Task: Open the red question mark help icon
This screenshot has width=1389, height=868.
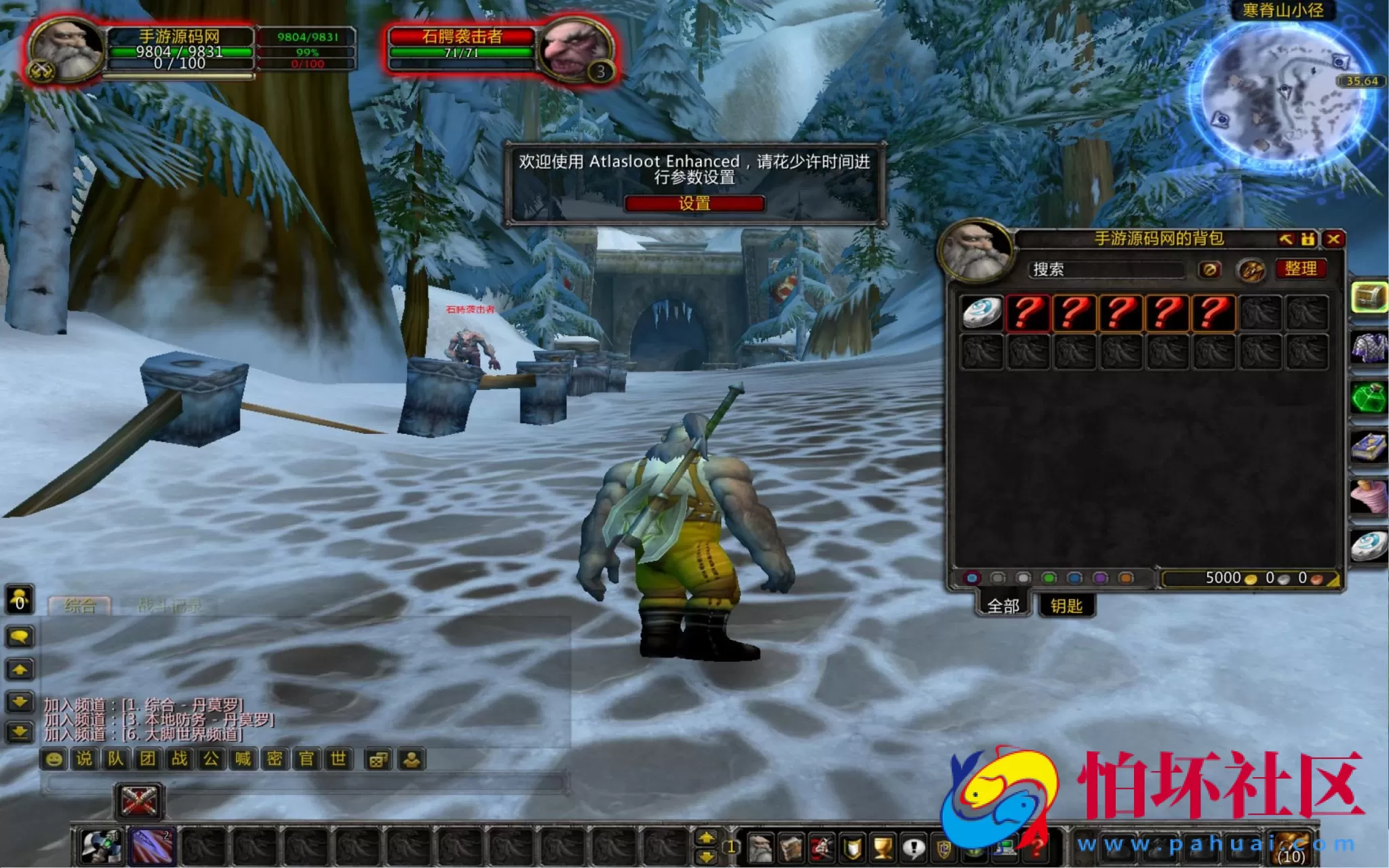Action: (1036, 848)
